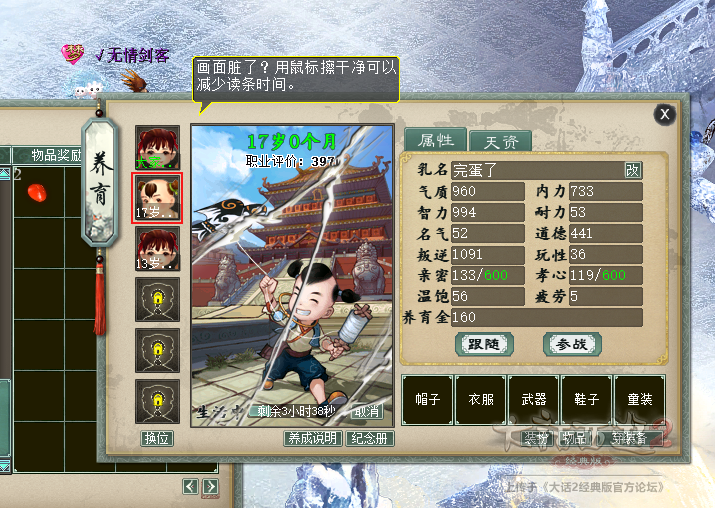Select the 17岁 child portrait
Image resolution: width=715 pixels, height=508 pixels.
click(157, 196)
